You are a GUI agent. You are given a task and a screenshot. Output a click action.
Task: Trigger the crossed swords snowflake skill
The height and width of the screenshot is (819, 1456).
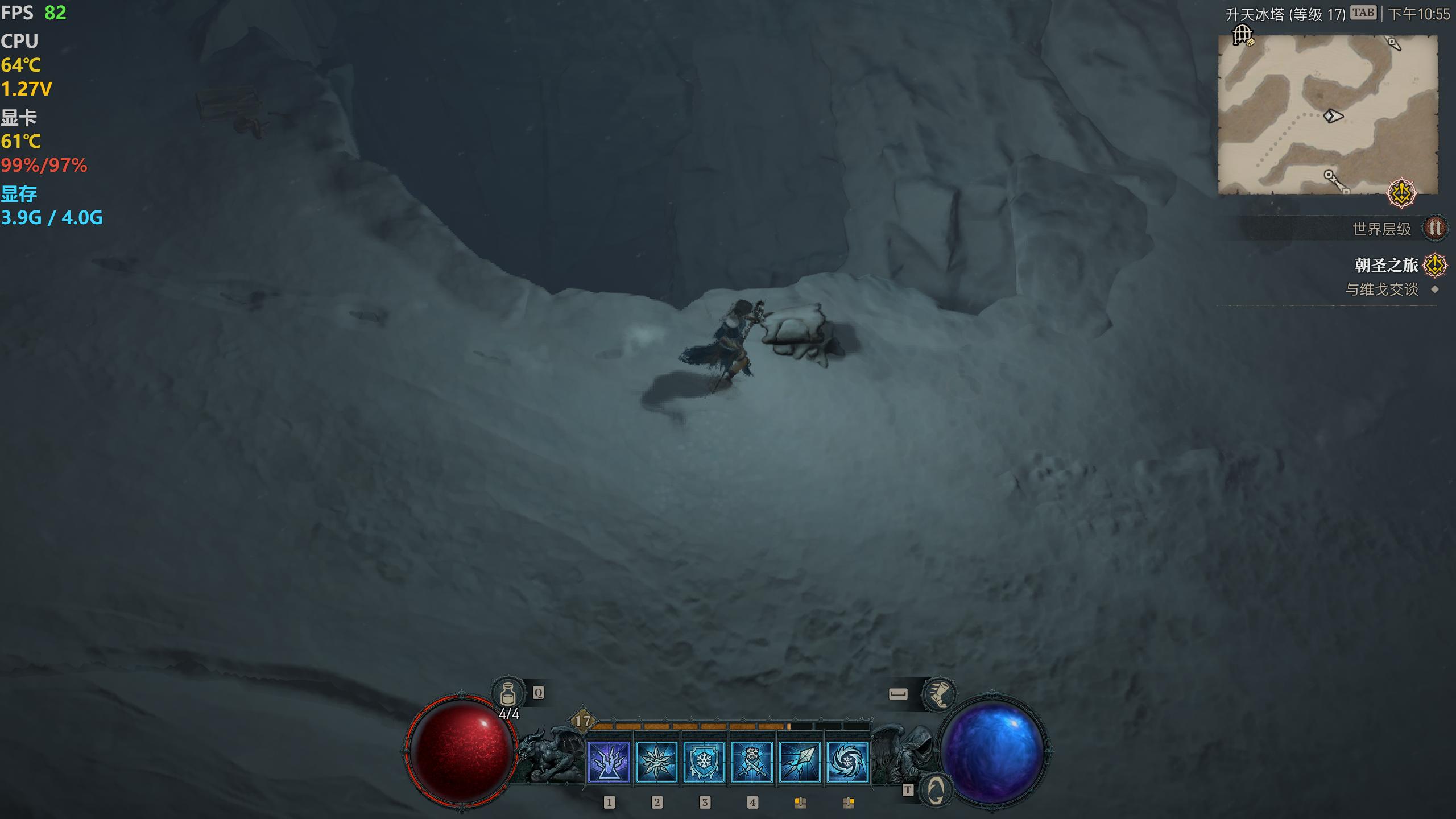pyautogui.click(x=752, y=762)
